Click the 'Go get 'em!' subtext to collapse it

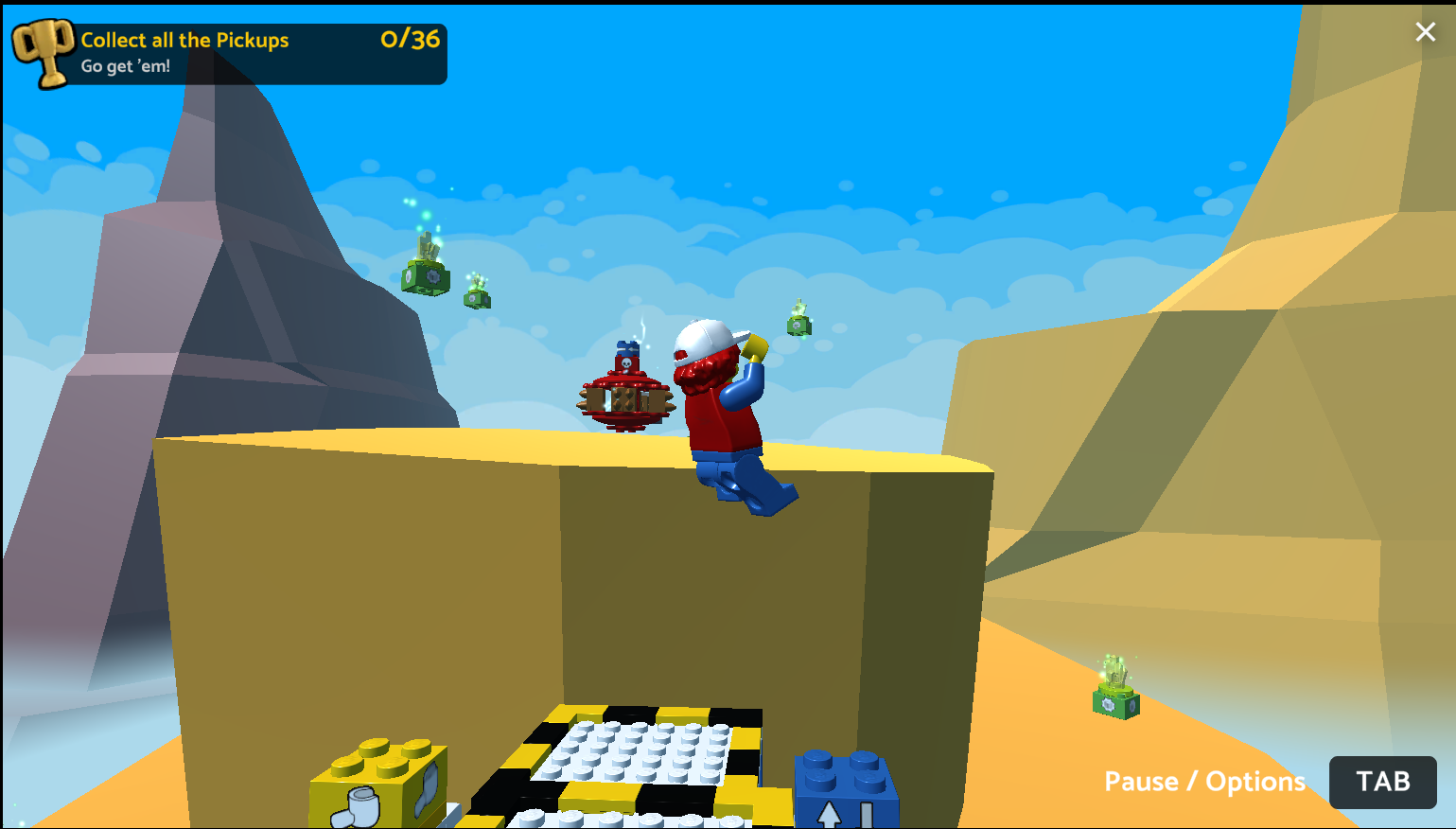(x=125, y=66)
